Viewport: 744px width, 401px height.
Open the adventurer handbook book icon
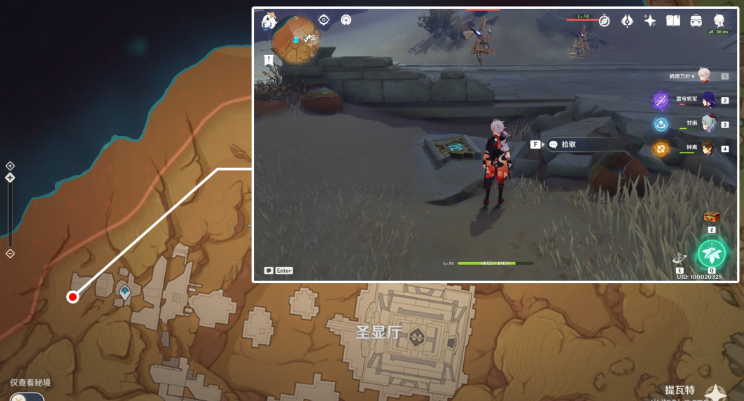[673, 21]
